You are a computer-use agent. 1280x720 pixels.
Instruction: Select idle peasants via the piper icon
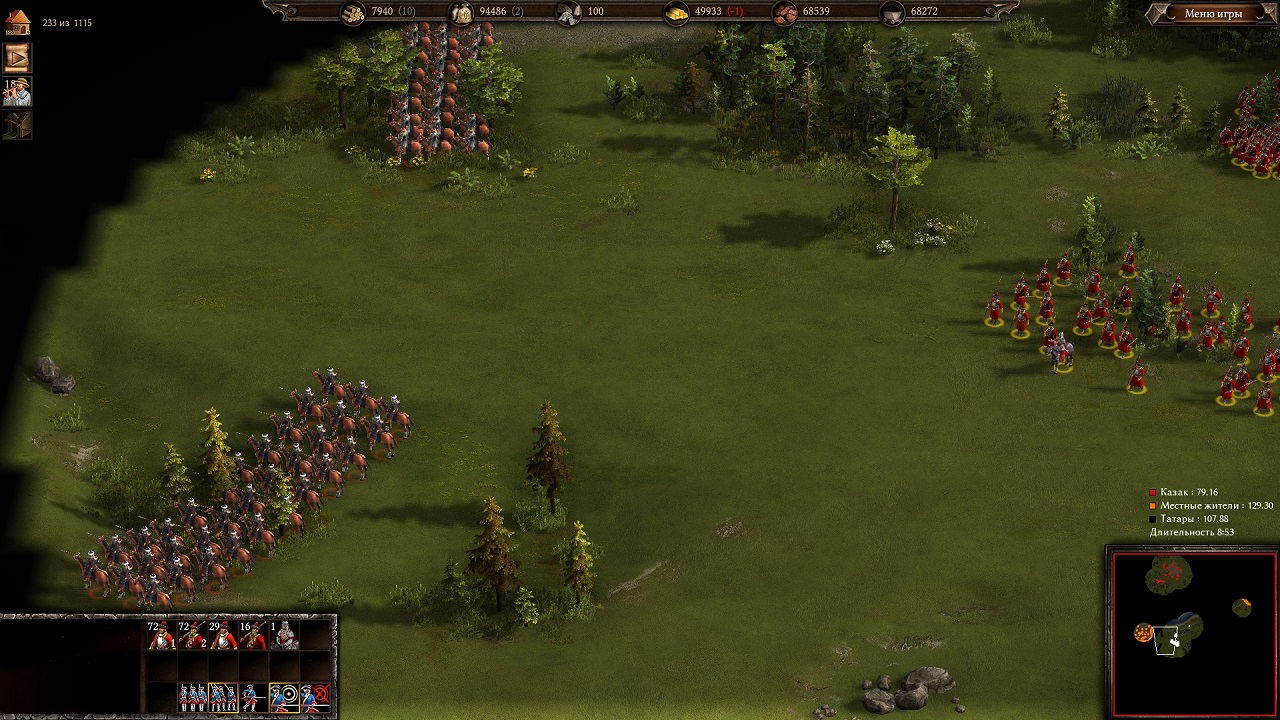(17, 92)
